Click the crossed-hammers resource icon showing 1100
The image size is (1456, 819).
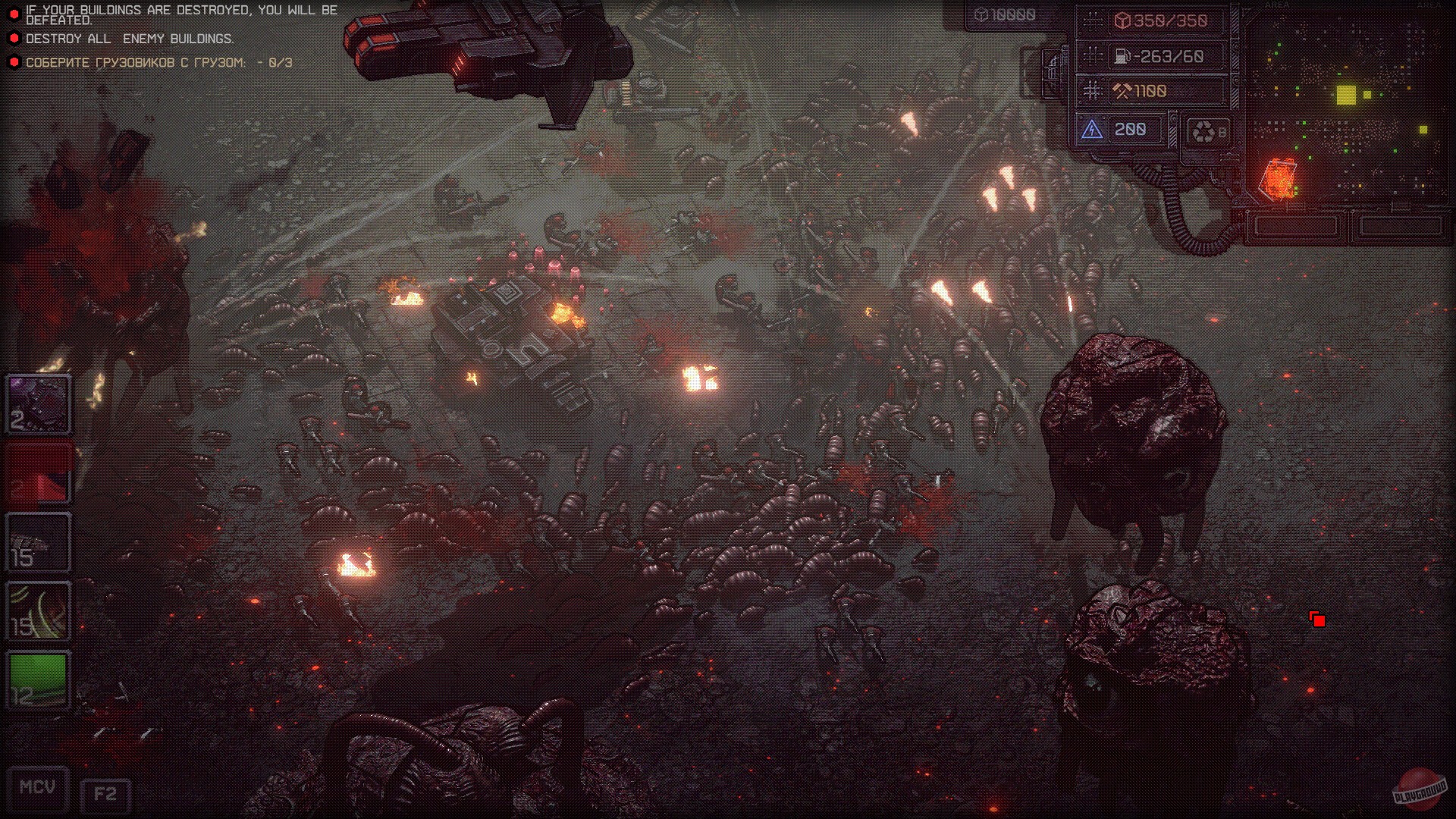point(1124,91)
